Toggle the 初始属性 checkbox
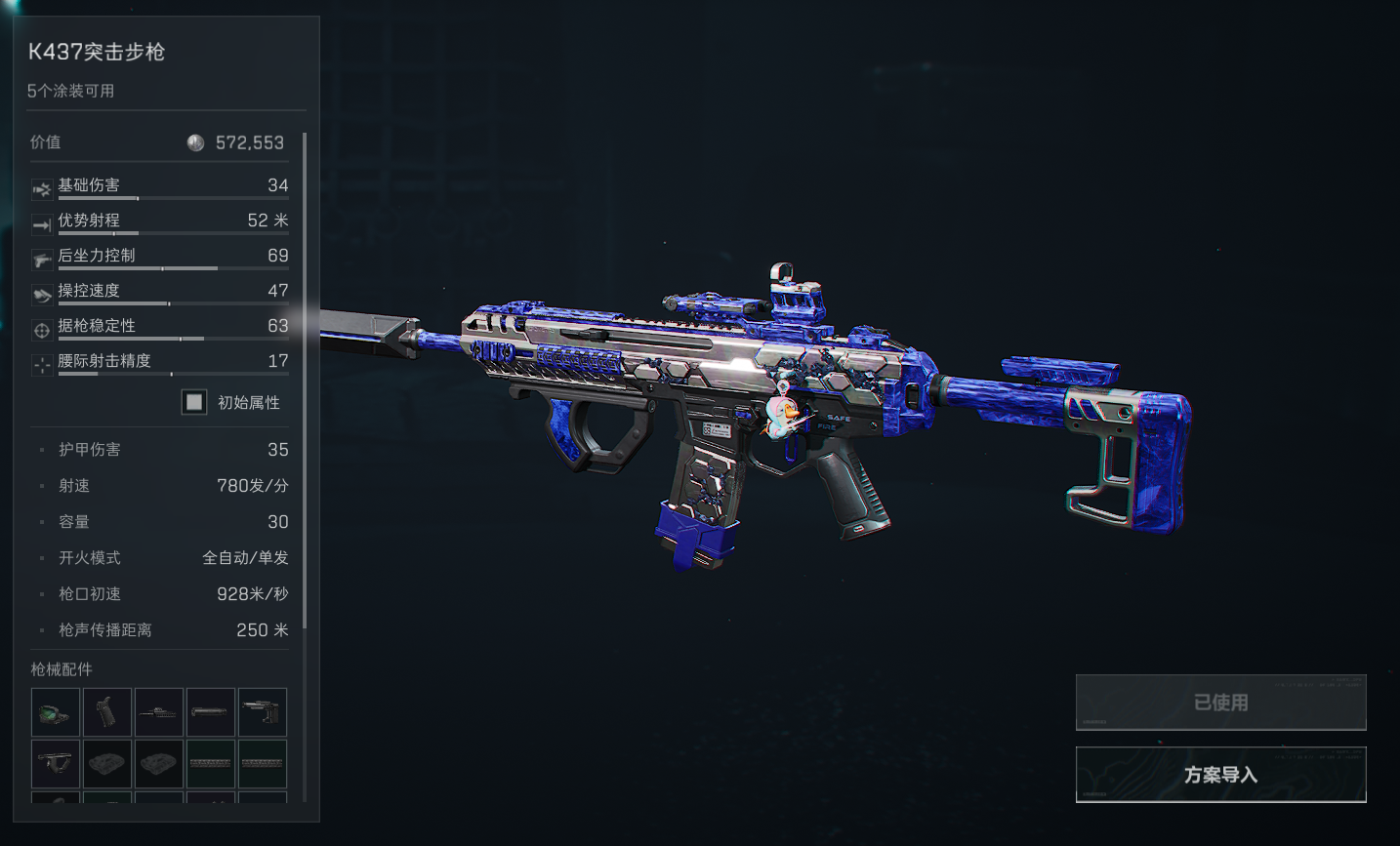This screenshot has height=846, width=1400. pyautogui.click(x=194, y=402)
